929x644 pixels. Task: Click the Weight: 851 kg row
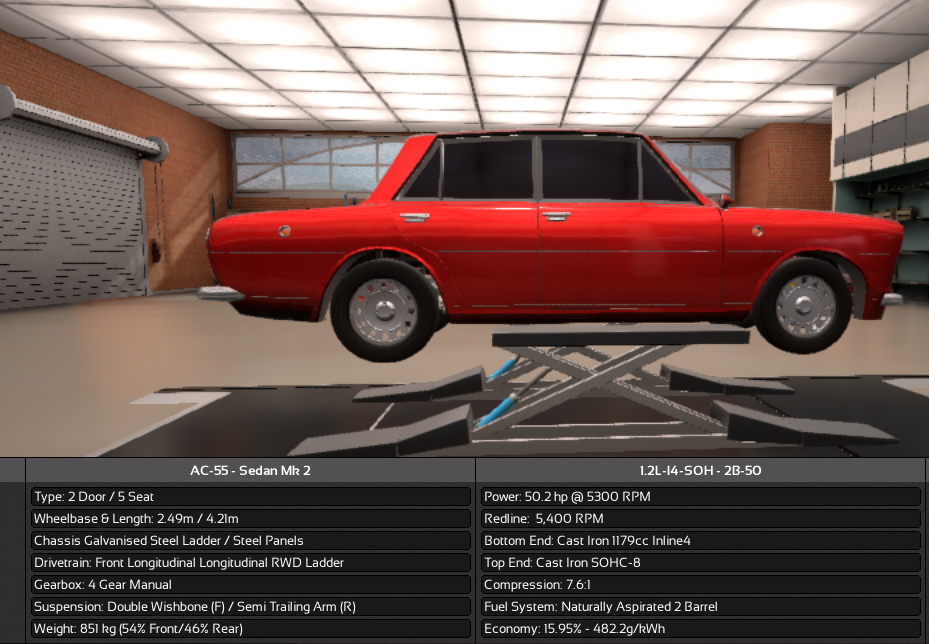251,629
